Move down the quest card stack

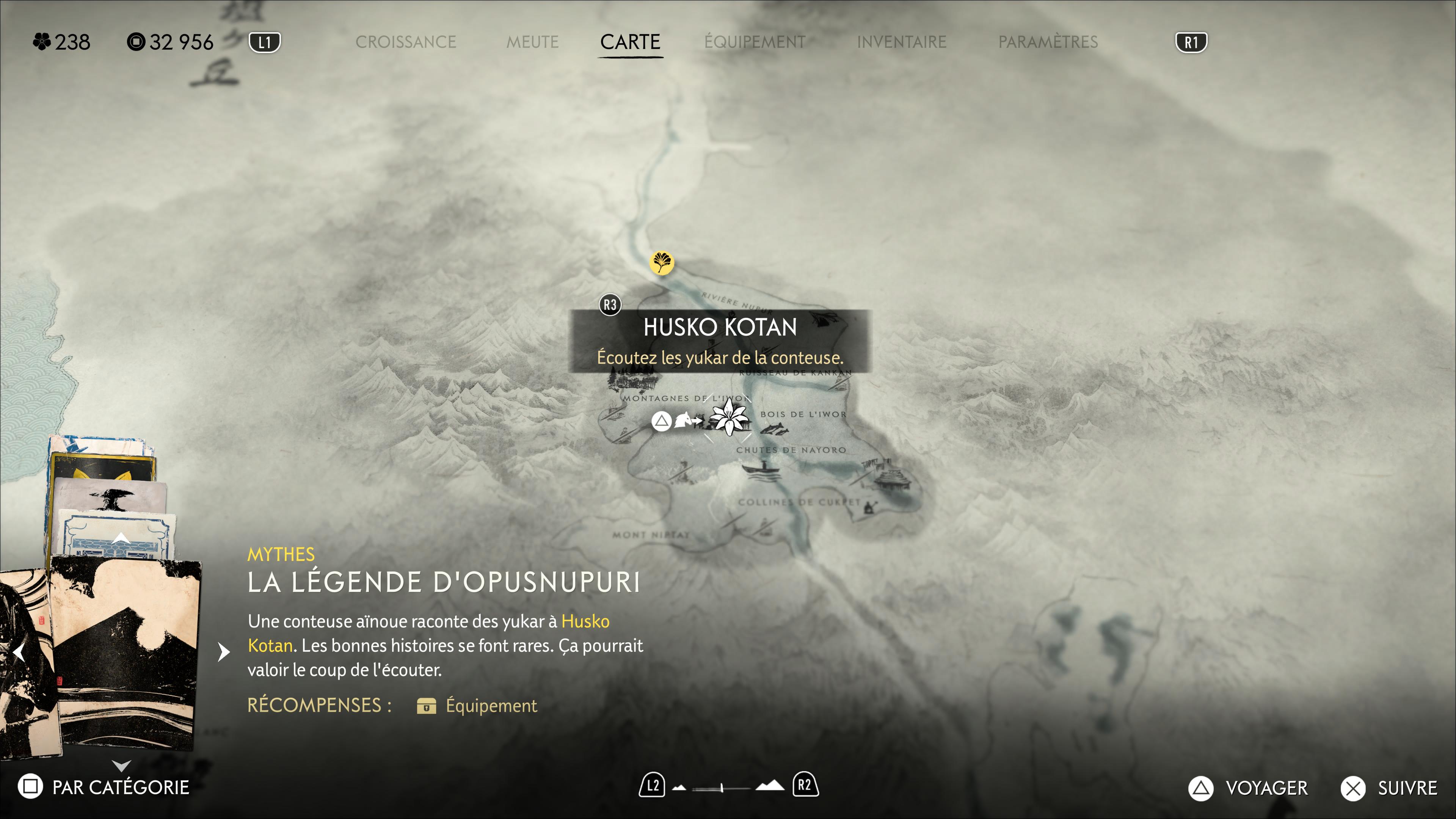click(x=121, y=765)
